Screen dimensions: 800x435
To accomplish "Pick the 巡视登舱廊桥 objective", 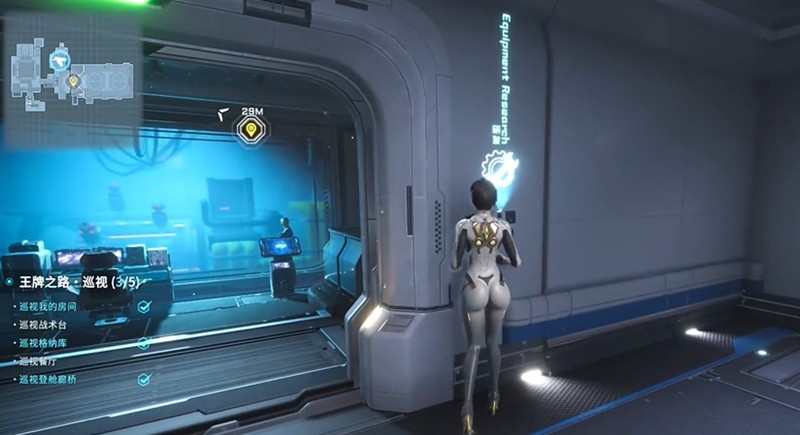I will pyautogui.click(x=53, y=380).
